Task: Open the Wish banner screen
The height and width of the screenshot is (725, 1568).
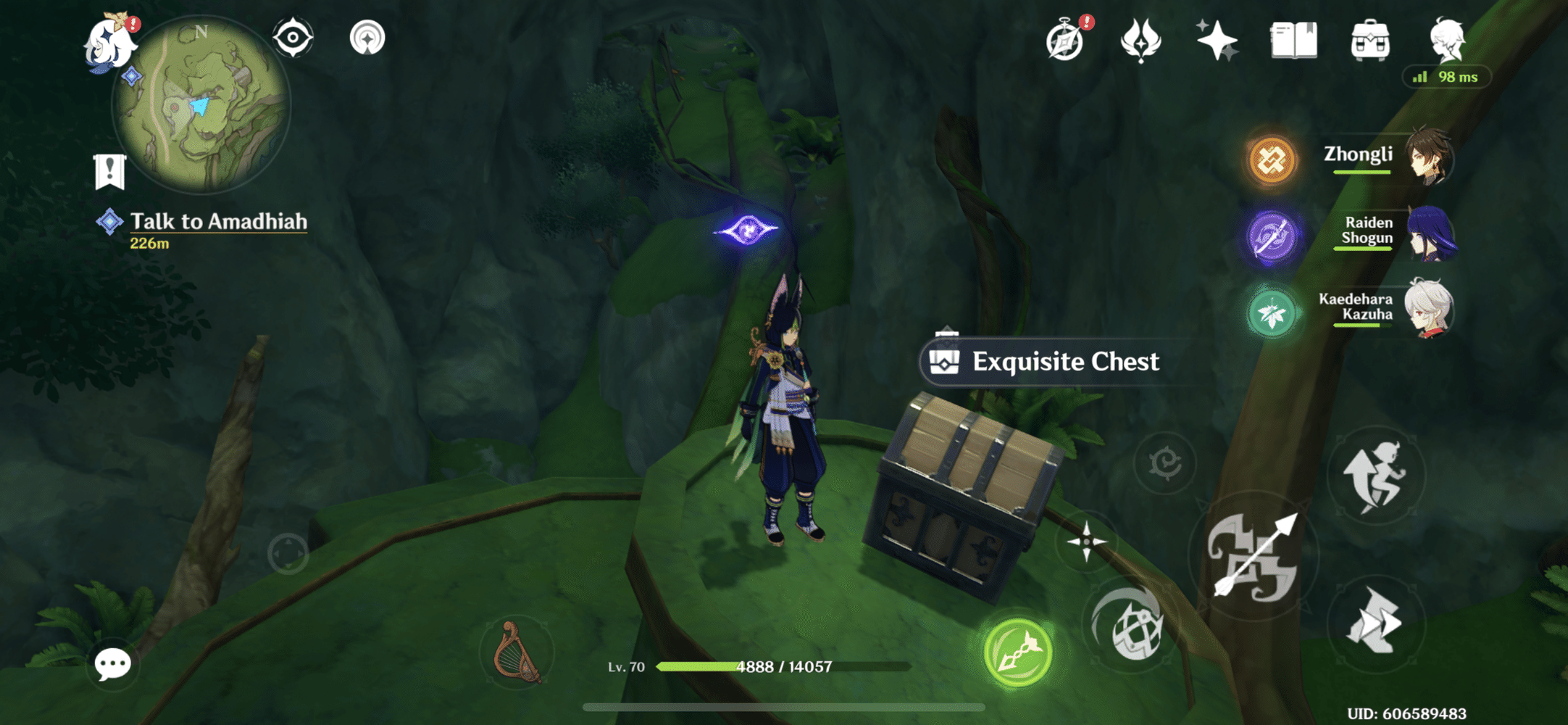Action: click(1140, 41)
